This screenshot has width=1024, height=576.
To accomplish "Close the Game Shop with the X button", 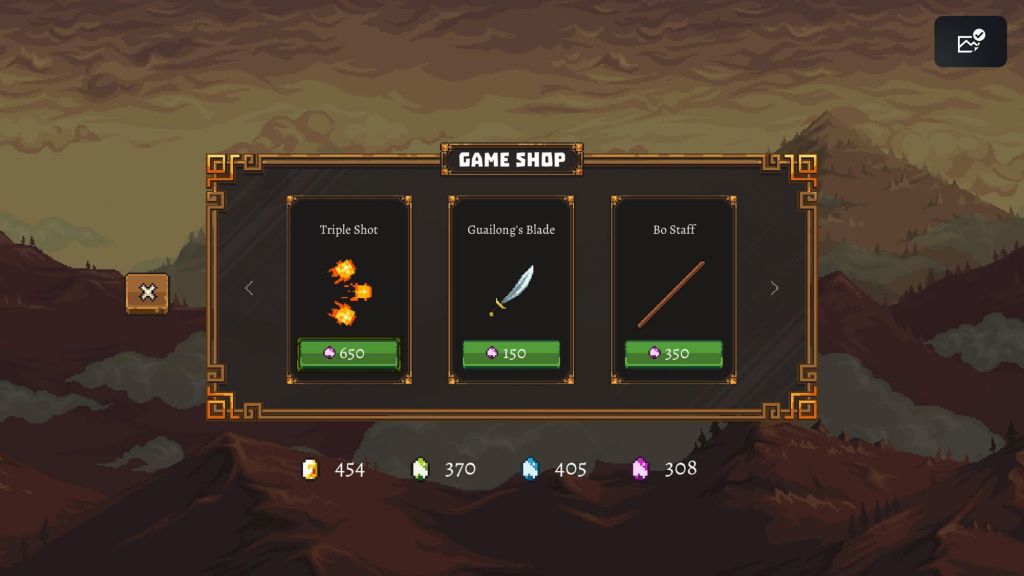I will click(148, 293).
